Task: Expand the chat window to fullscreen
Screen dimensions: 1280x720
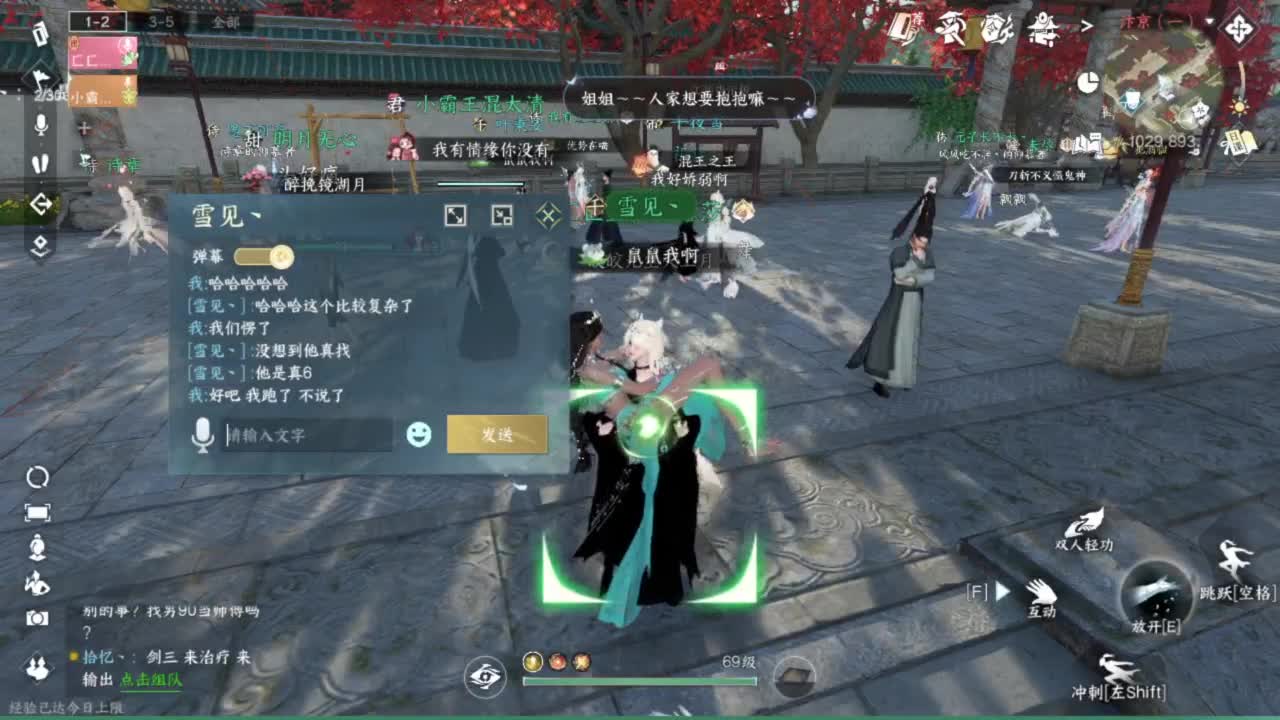Action: click(x=456, y=213)
